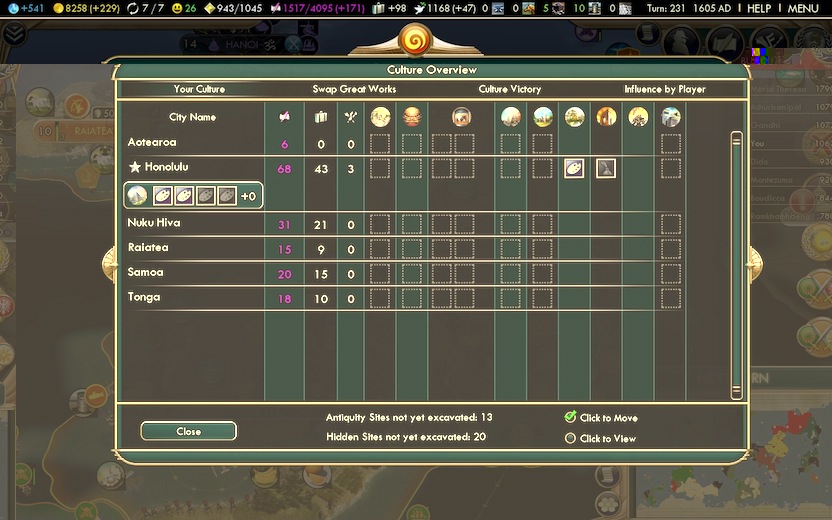Pick the Tonga city row
Image resolution: width=832 pixels, height=520 pixels.
coord(144,297)
